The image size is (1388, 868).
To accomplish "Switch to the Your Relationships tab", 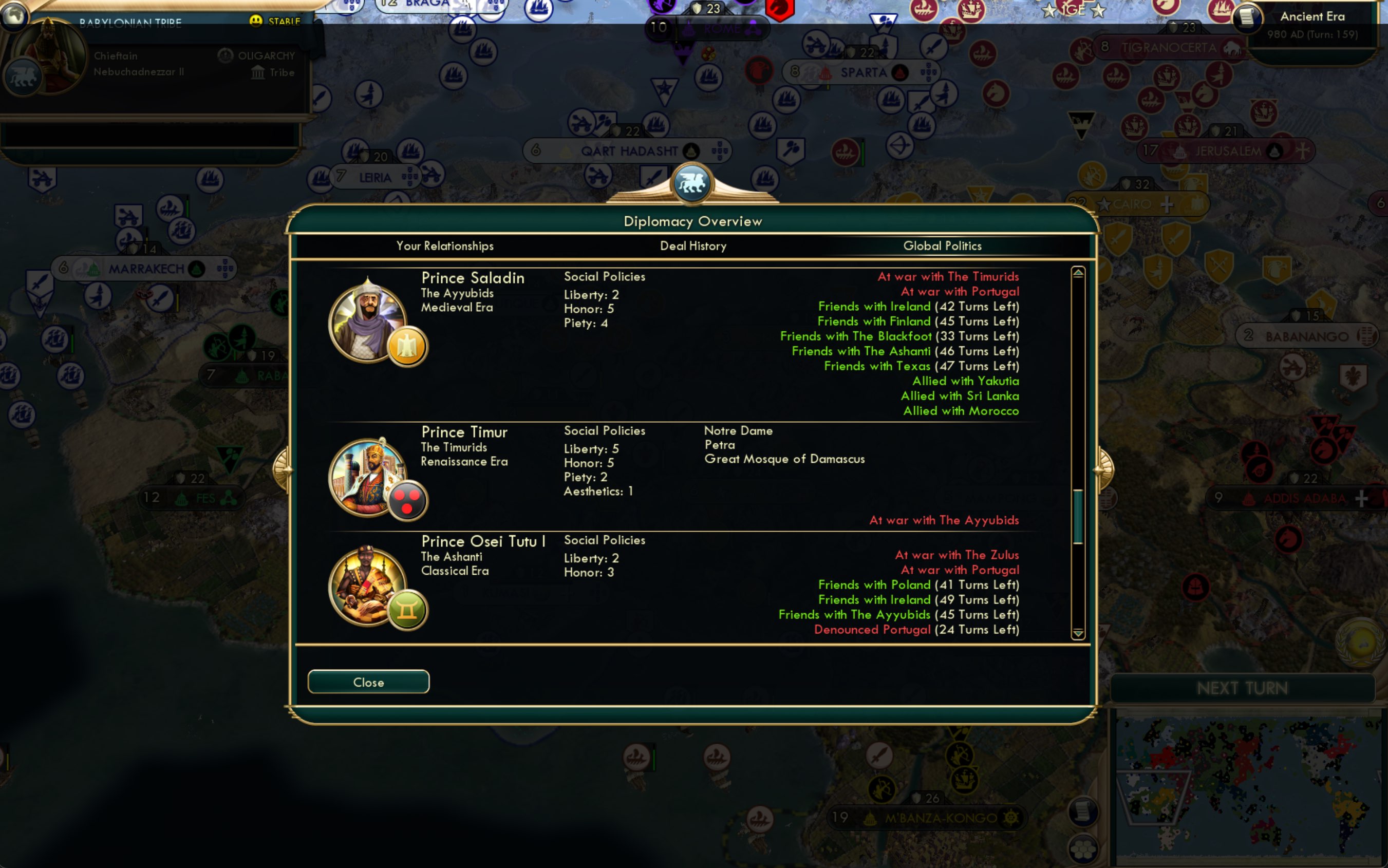I will point(445,246).
